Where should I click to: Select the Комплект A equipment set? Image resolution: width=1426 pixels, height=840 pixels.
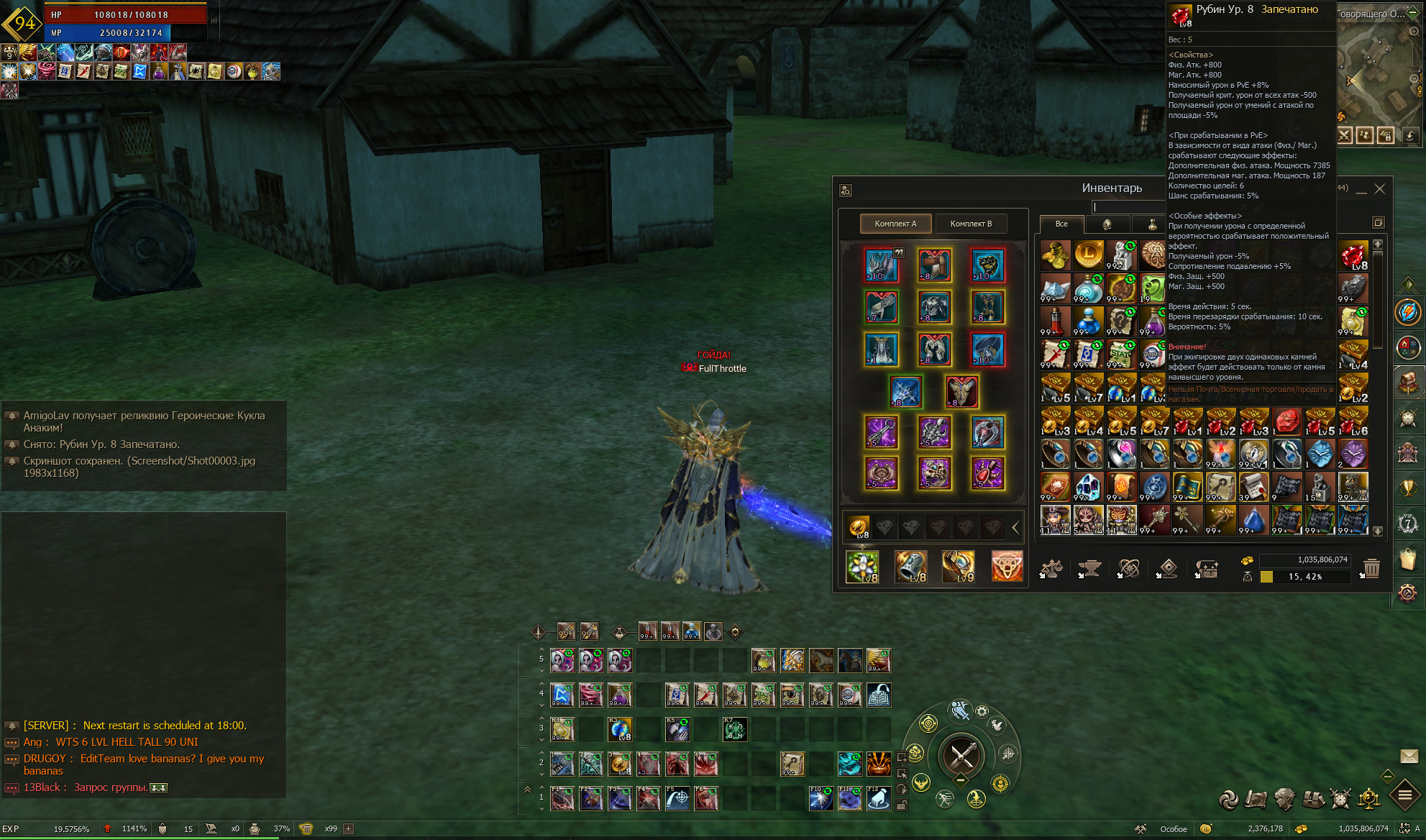(x=895, y=224)
